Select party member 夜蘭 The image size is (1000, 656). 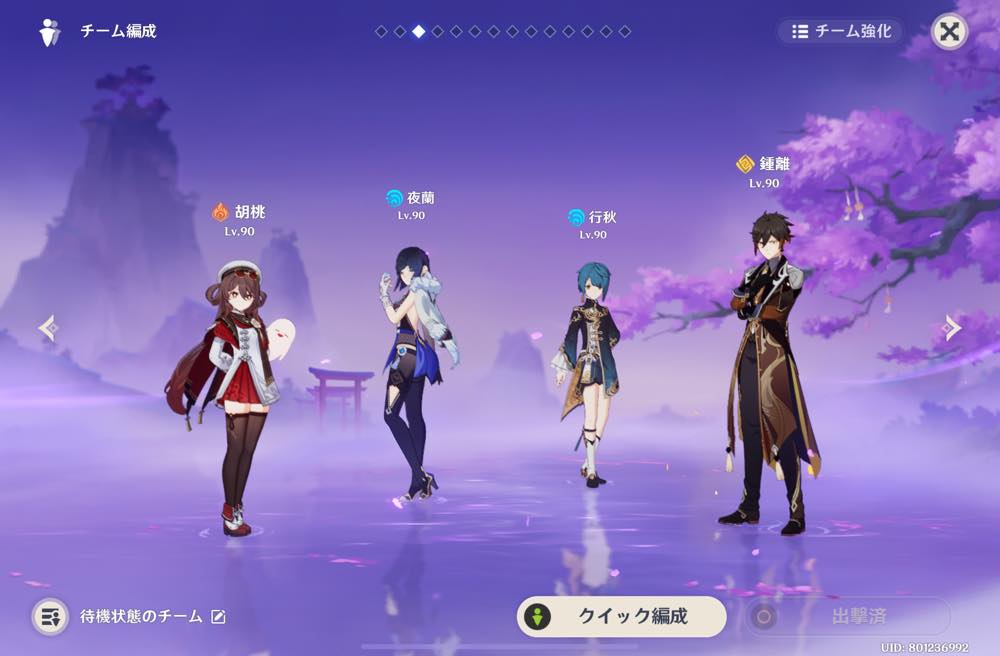pyautogui.click(x=412, y=370)
